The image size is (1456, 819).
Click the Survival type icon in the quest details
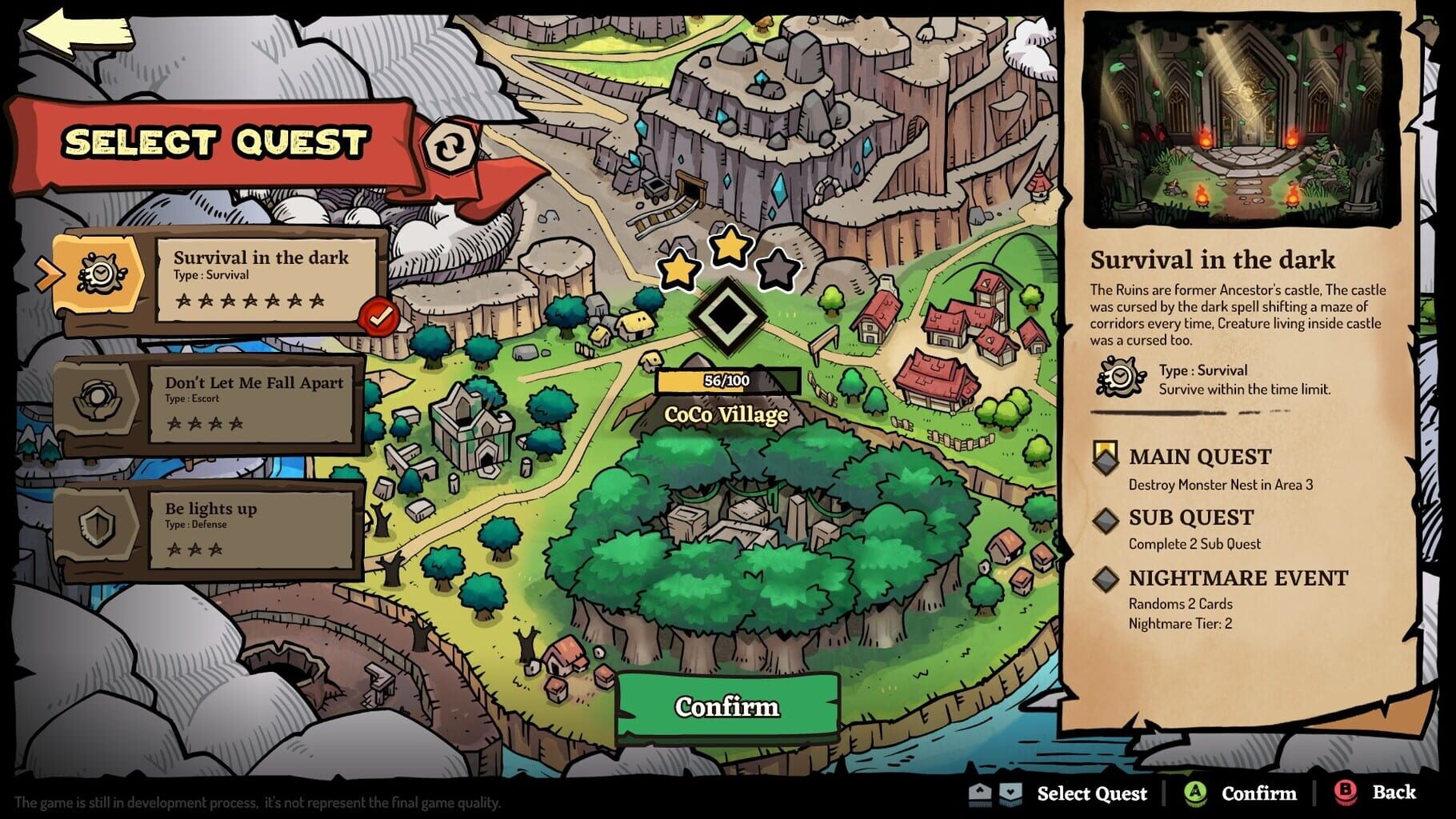coord(1119,375)
